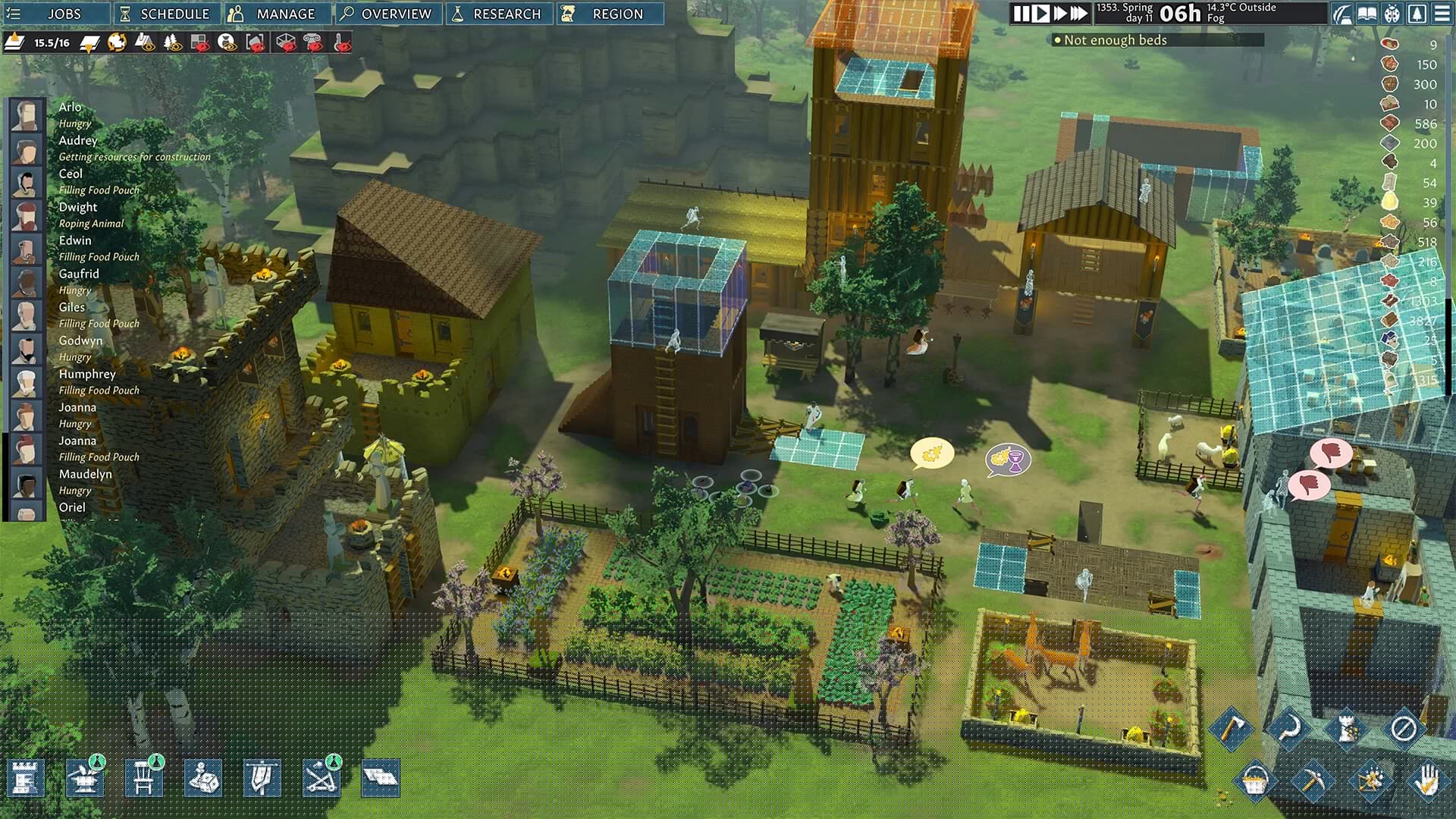This screenshot has width=1456, height=819.
Task: Open the Schedule panel
Action: [167, 14]
